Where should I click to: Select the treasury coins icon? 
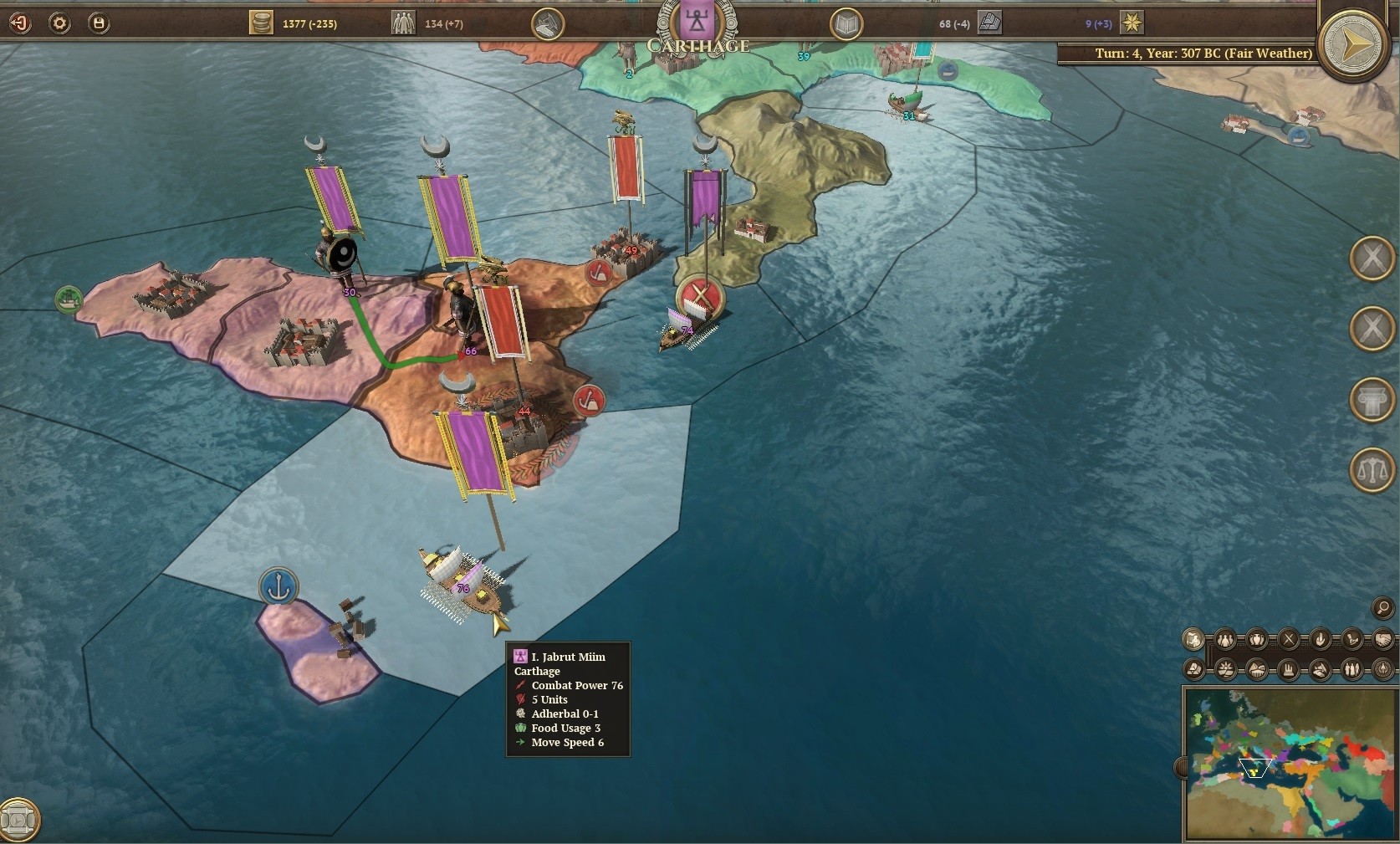coord(262,23)
